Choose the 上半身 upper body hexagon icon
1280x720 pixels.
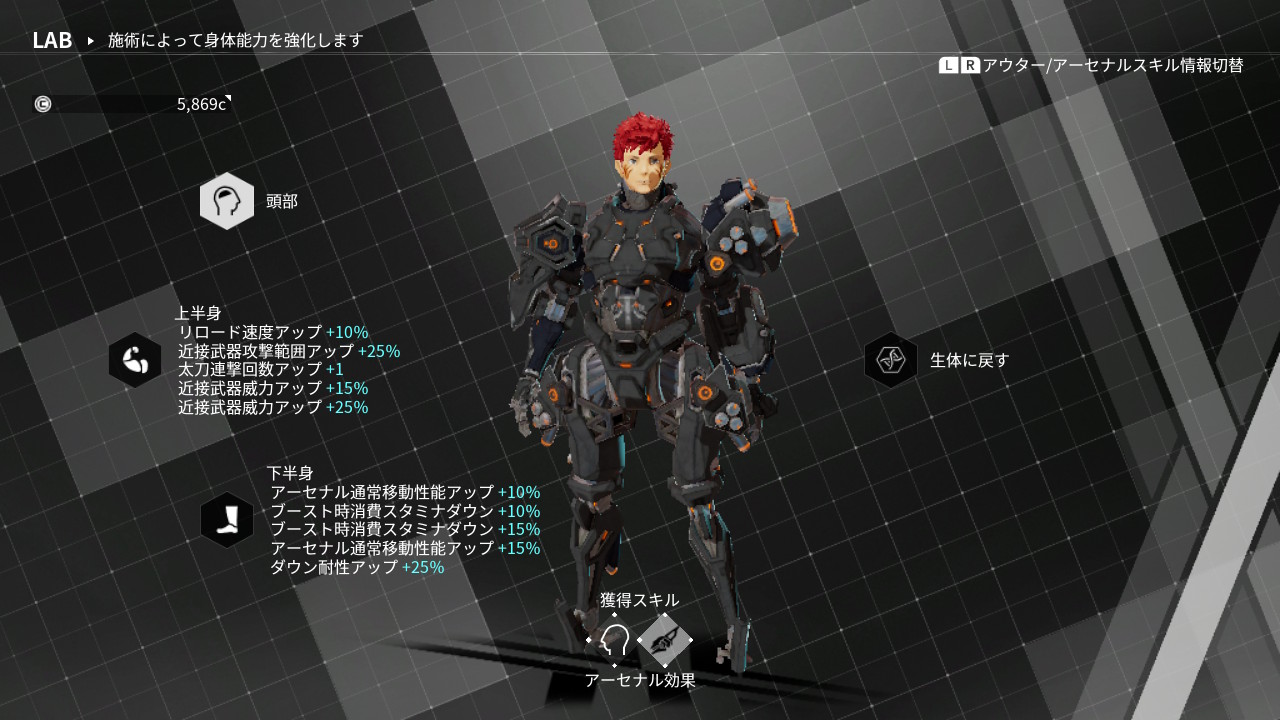pyautogui.click(x=135, y=360)
